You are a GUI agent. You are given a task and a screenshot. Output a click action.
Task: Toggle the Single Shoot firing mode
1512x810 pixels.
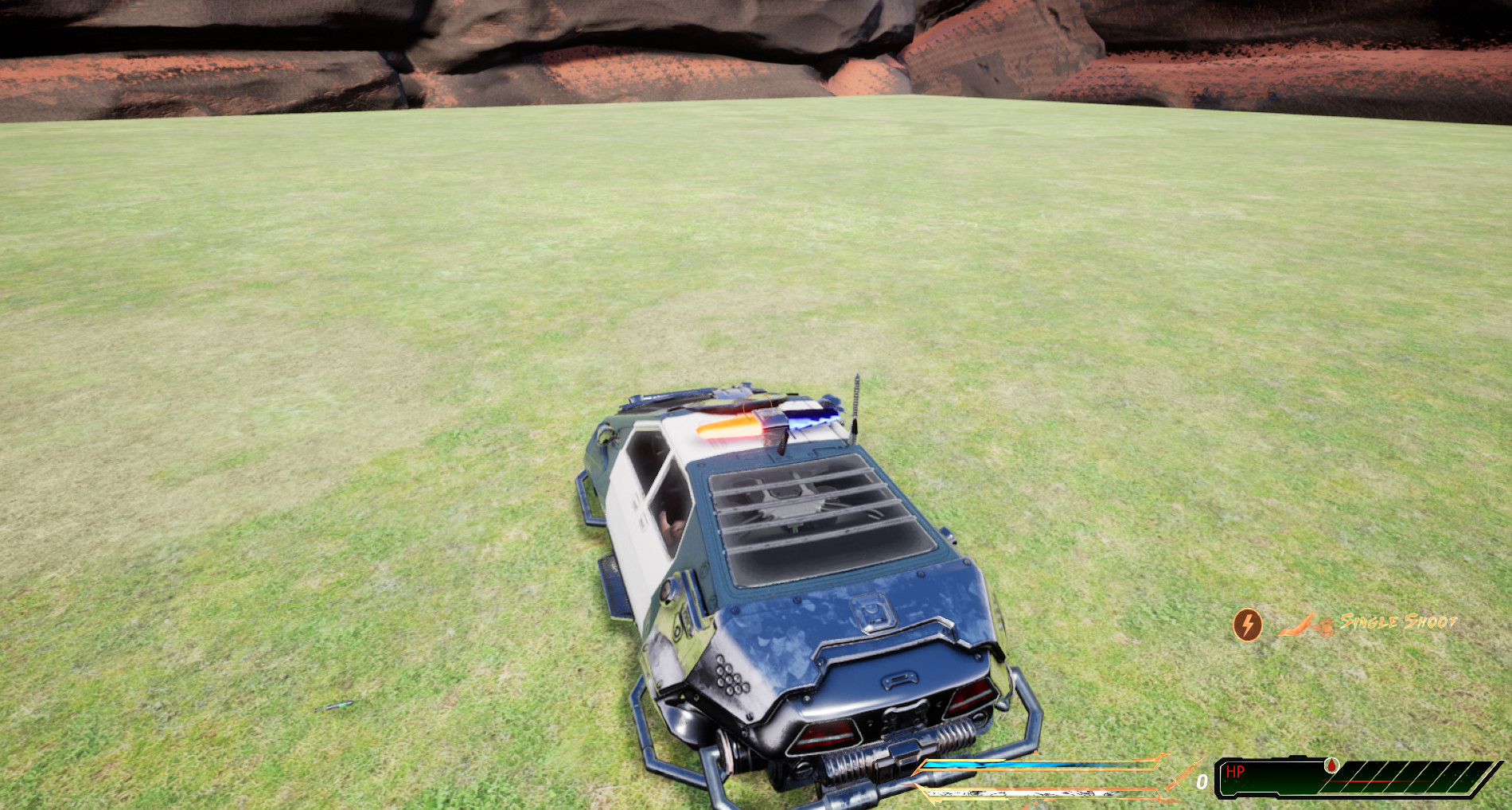pos(1398,622)
